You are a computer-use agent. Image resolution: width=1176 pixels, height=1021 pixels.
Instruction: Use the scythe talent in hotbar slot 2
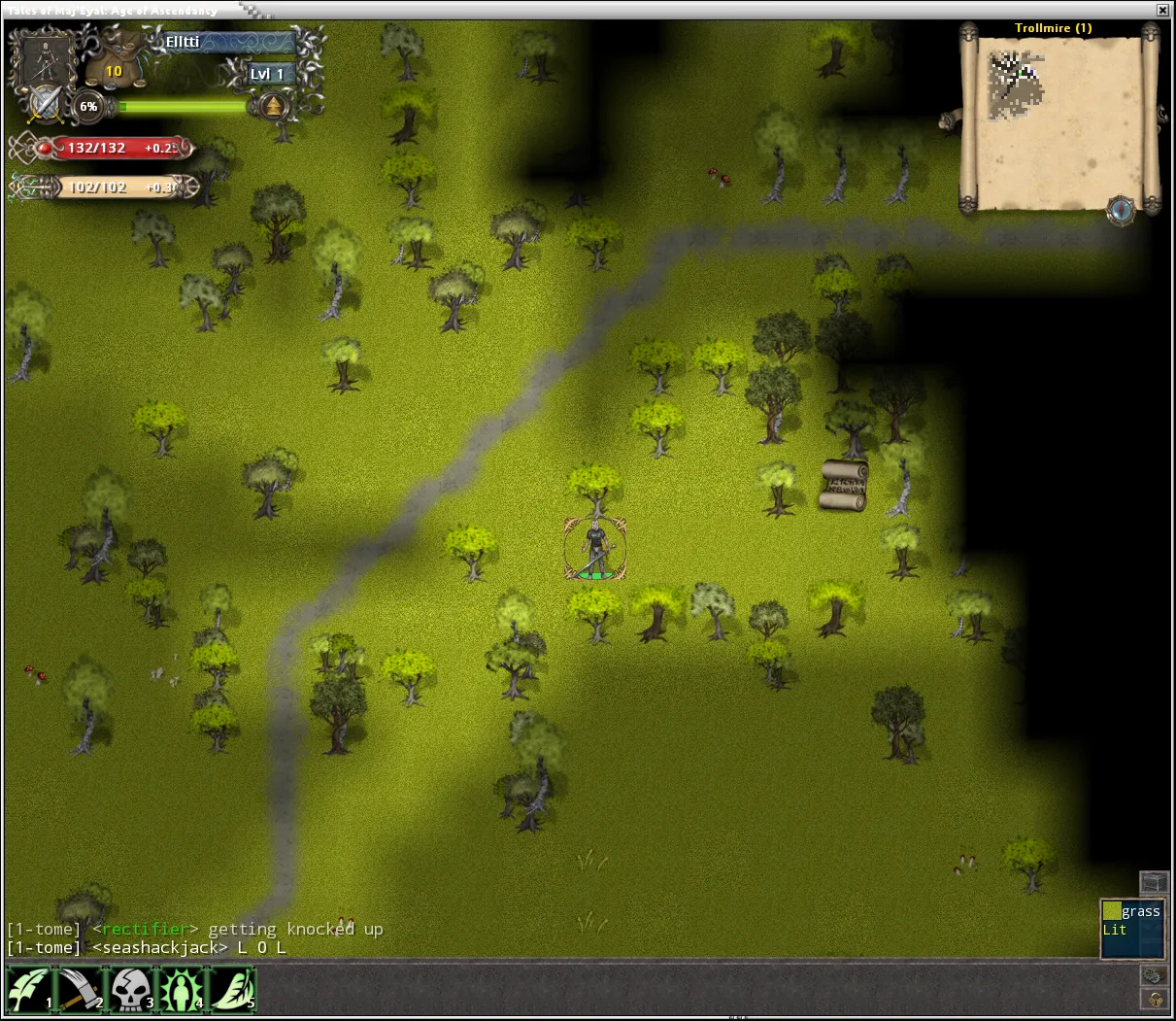click(81, 990)
